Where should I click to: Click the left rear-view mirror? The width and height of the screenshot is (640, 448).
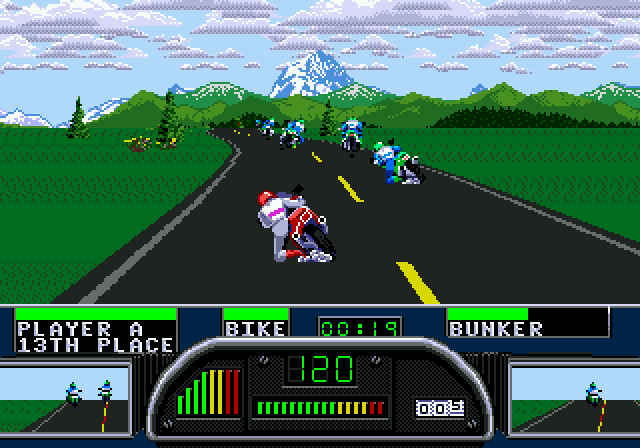(65, 397)
